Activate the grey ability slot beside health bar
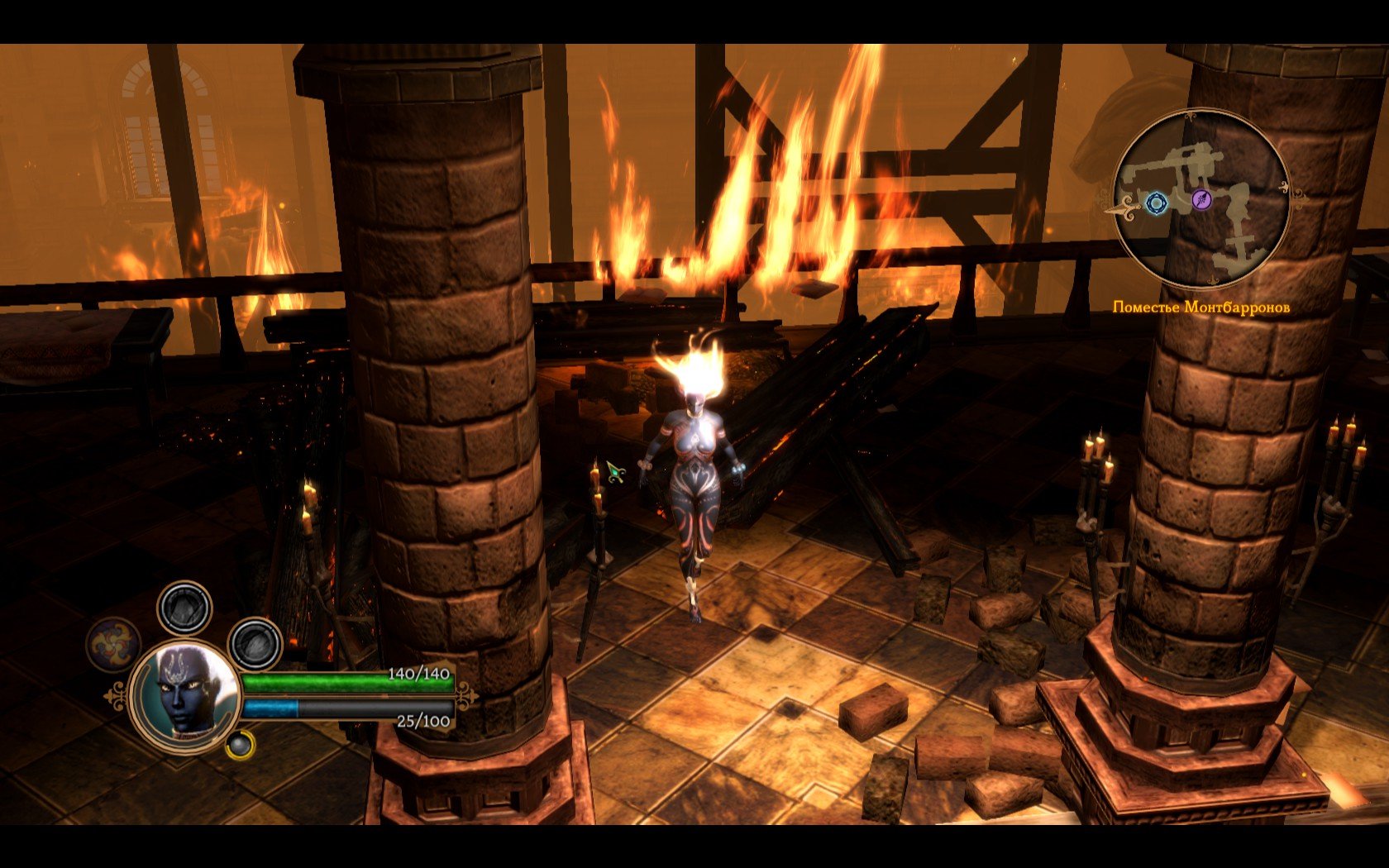The image size is (1389, 868). point(255,644)
